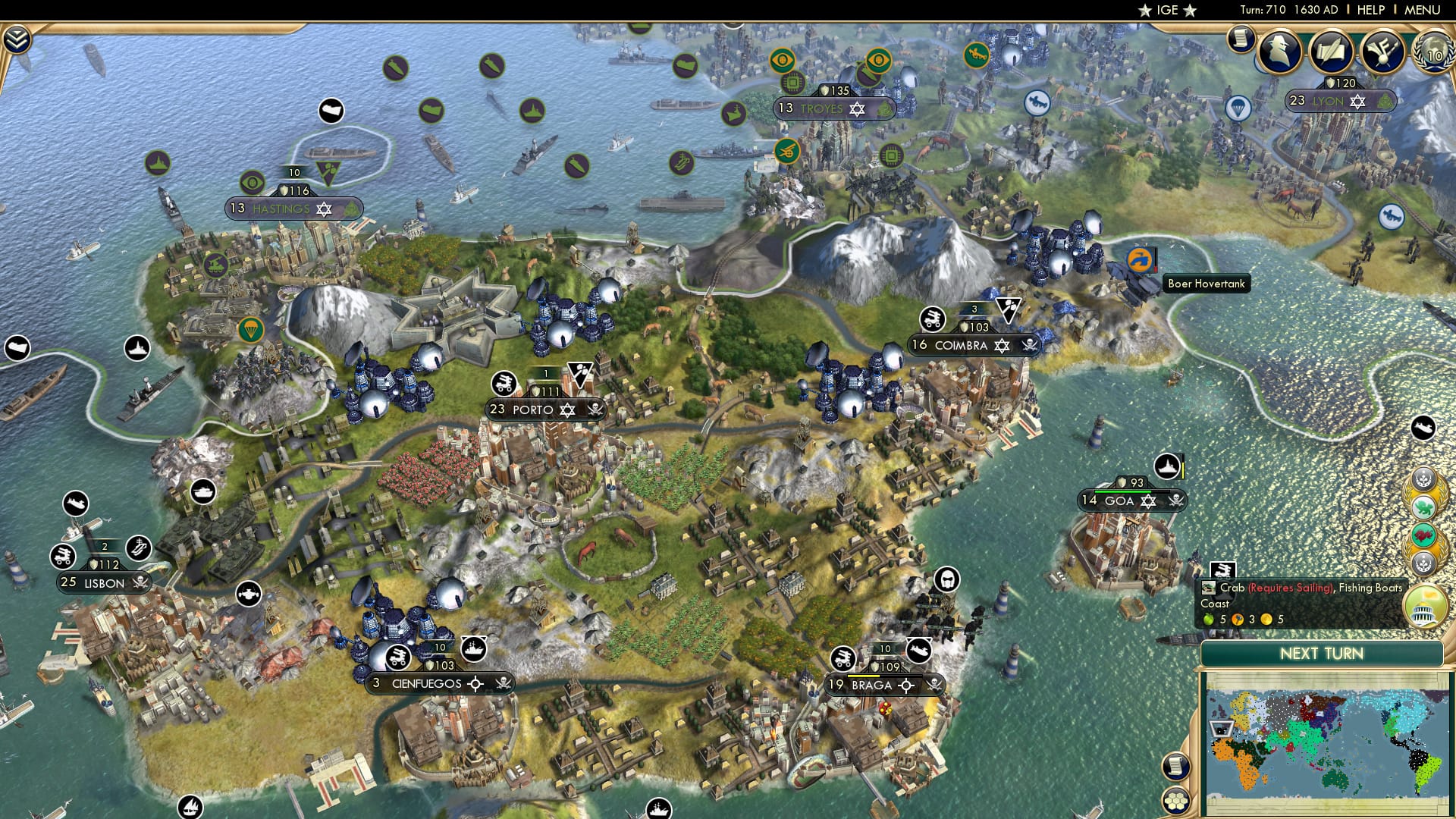Click the green creature notification icon
The image size is (1456, 819).
1424,506
